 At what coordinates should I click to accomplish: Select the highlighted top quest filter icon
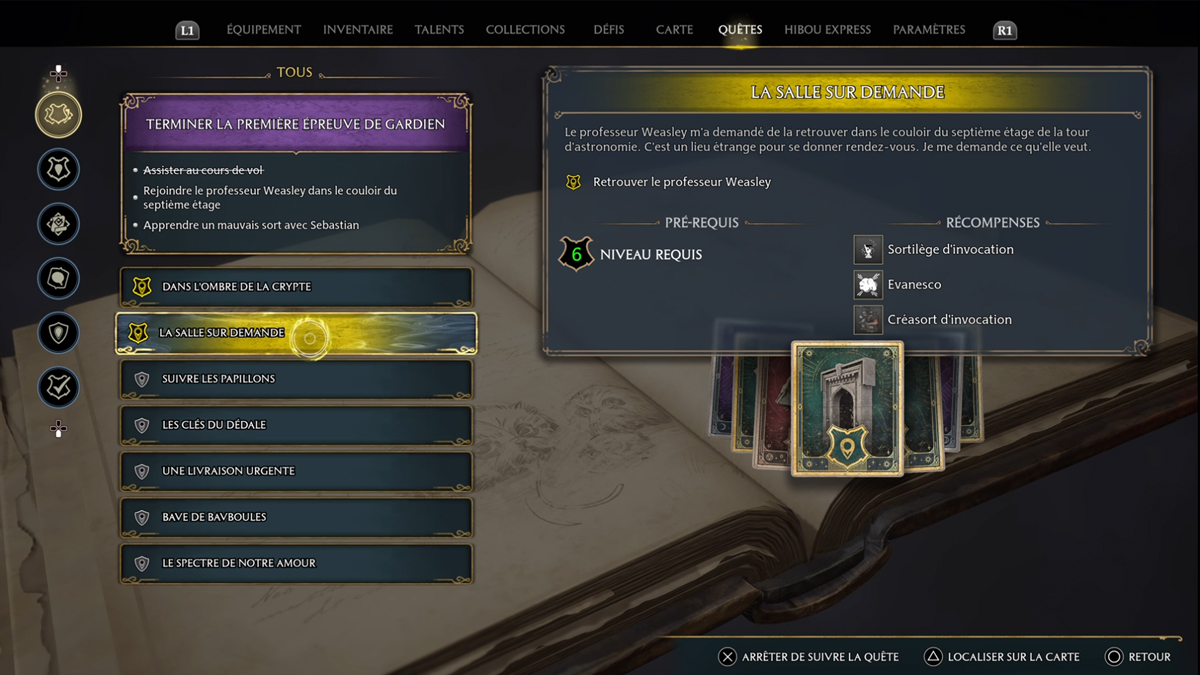tap(59, 115)
